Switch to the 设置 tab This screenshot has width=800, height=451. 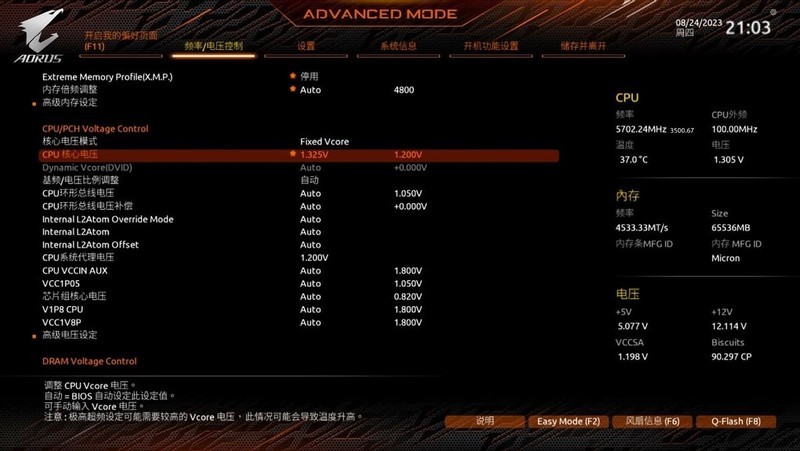point(306,46)
